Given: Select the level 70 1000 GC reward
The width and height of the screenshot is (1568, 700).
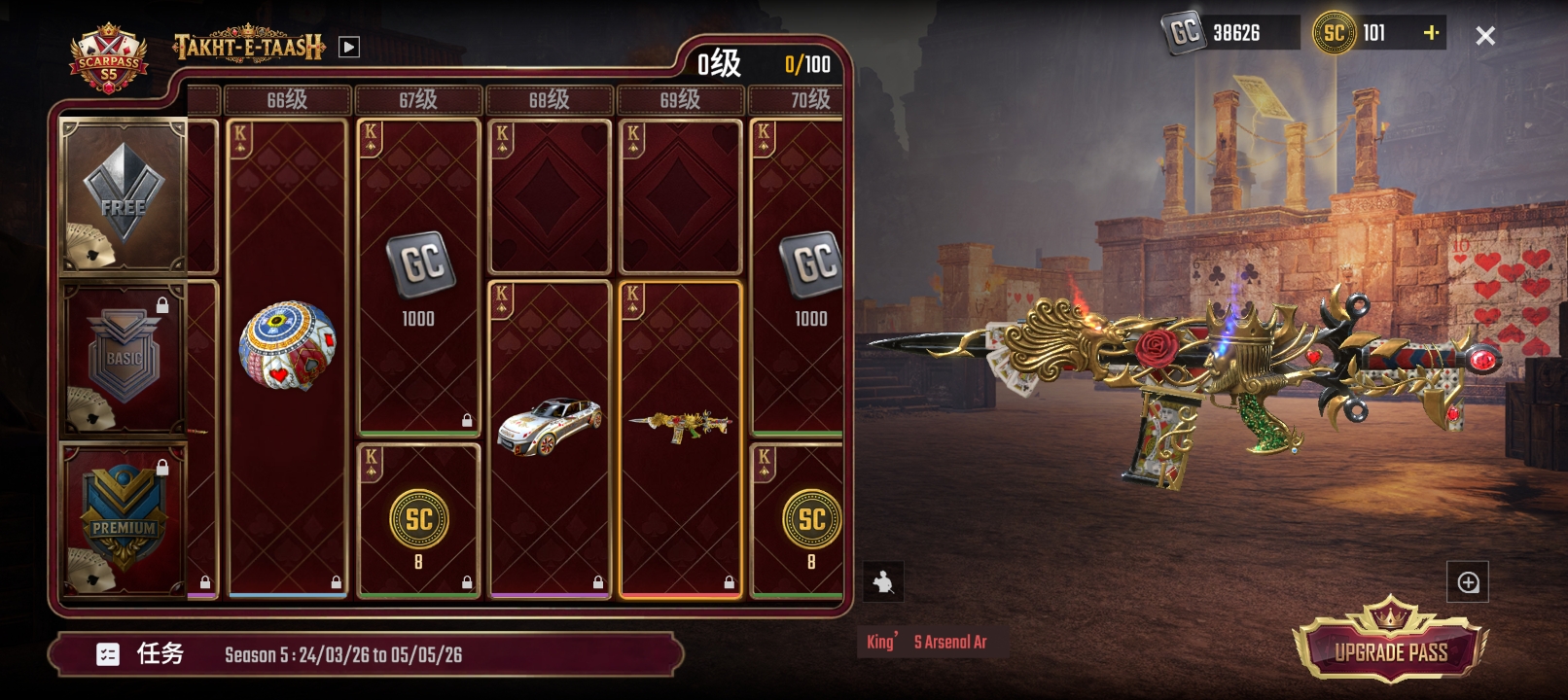Looking at the screenshot, I should [810, 277].
